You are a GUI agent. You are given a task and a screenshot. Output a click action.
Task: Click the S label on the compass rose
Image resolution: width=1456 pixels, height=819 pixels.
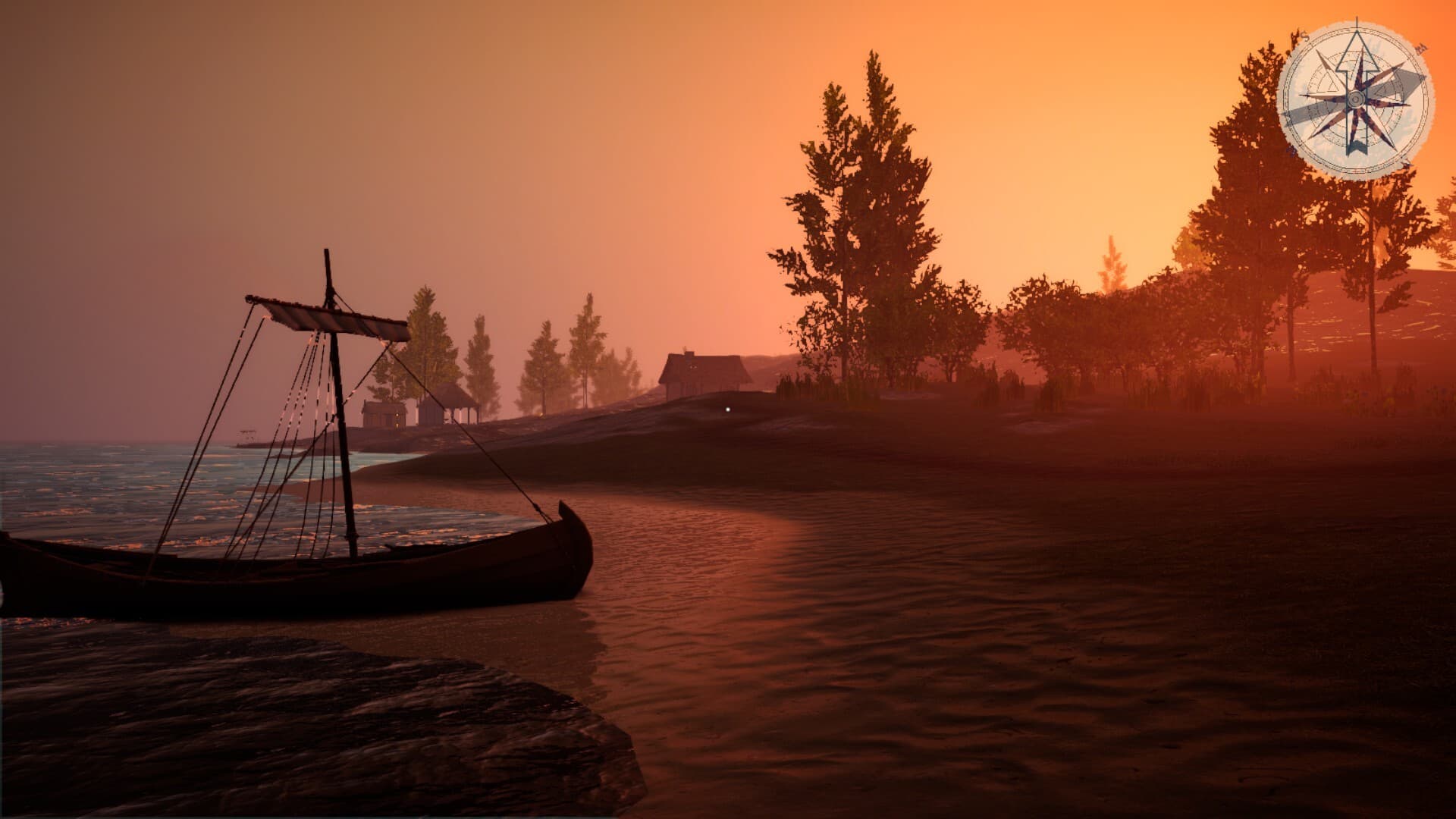click(1305, 36)
